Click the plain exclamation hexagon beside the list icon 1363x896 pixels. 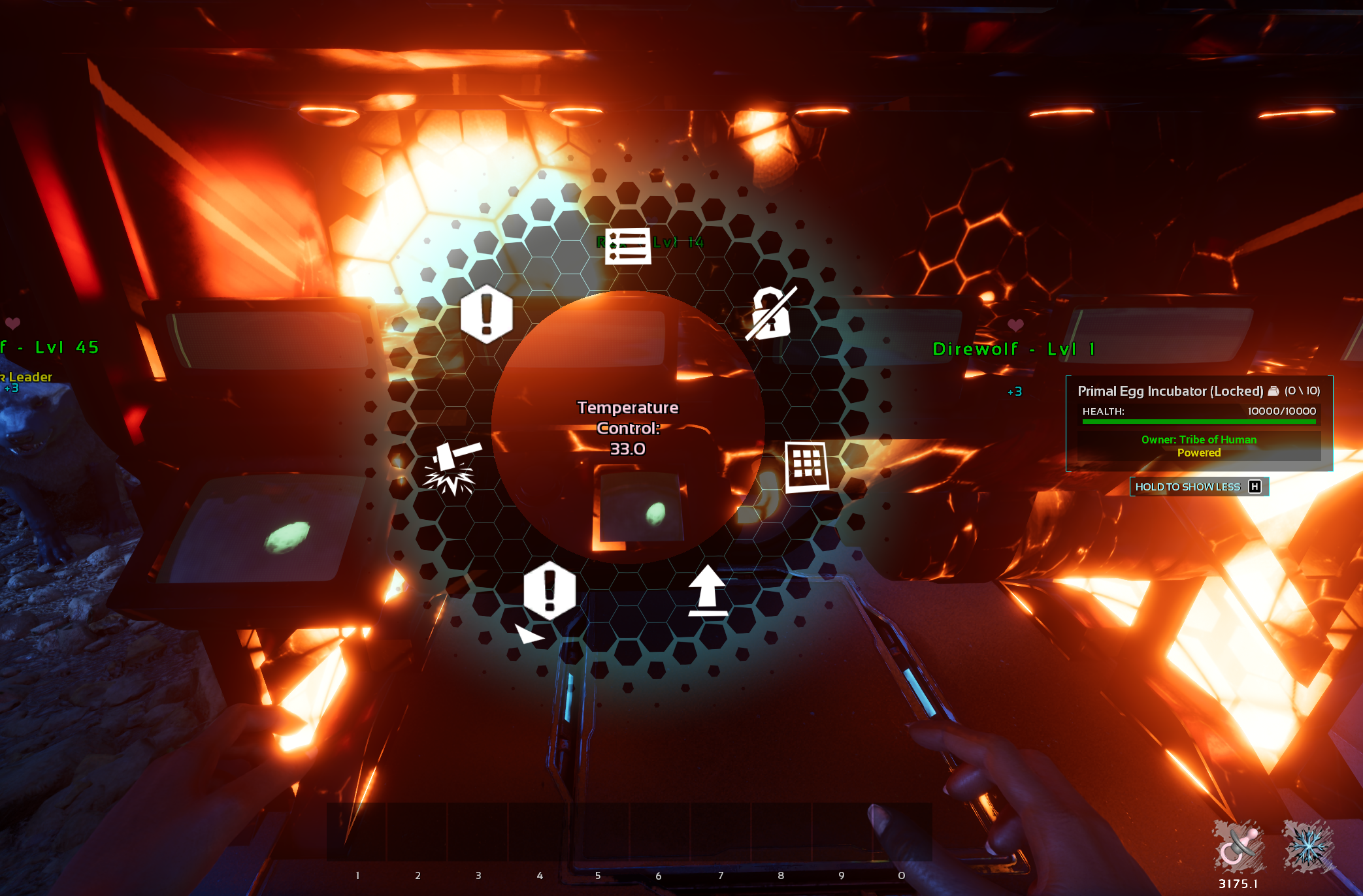click(486, 314)
